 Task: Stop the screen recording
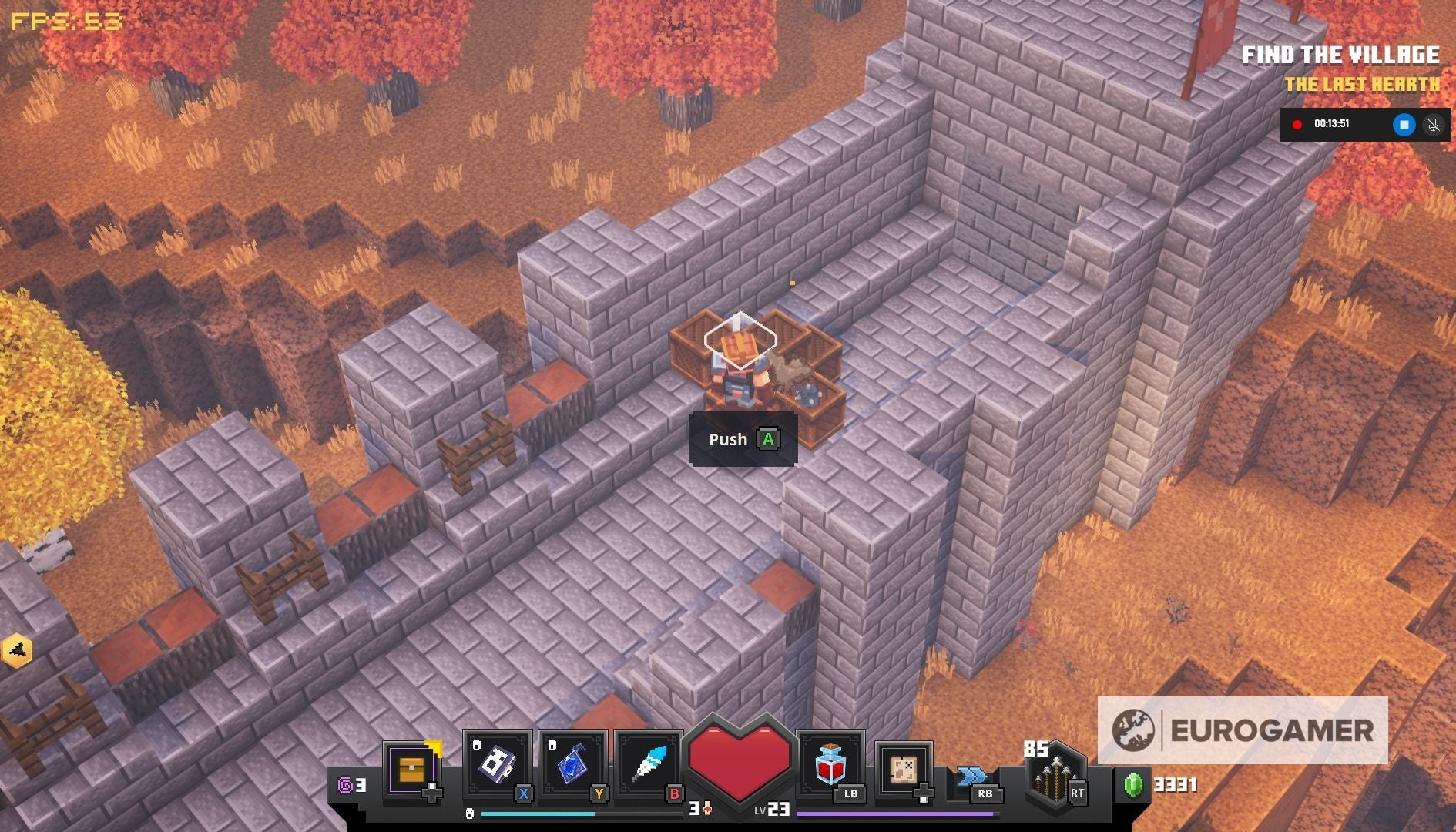tap(1404, 124)
